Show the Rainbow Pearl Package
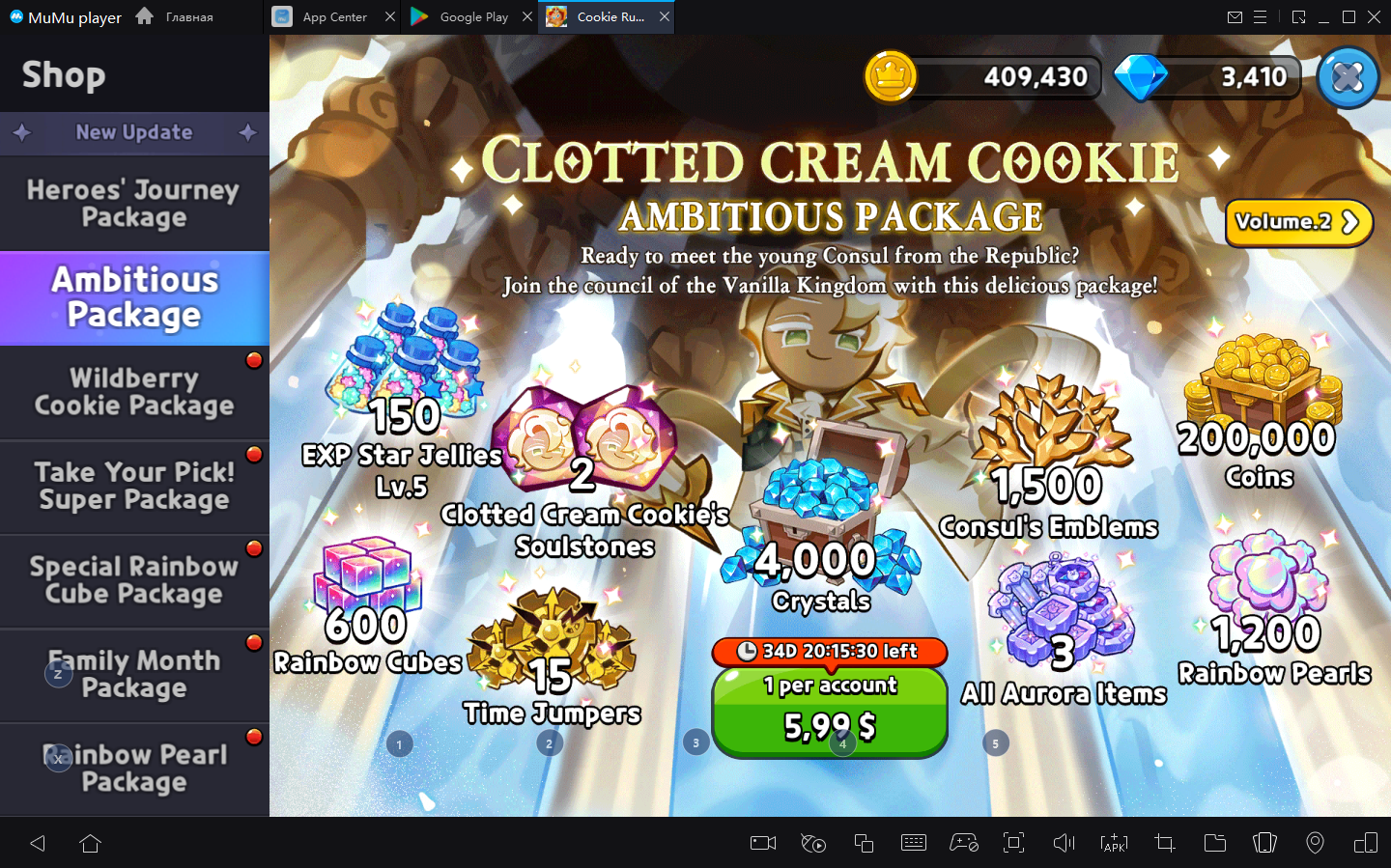 click(134, 769)
